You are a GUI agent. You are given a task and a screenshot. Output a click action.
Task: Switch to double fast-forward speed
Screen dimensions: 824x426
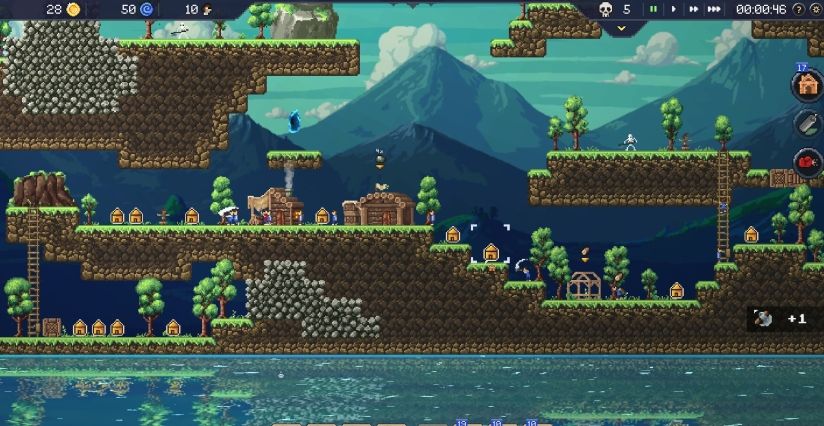tap(692, 9)
